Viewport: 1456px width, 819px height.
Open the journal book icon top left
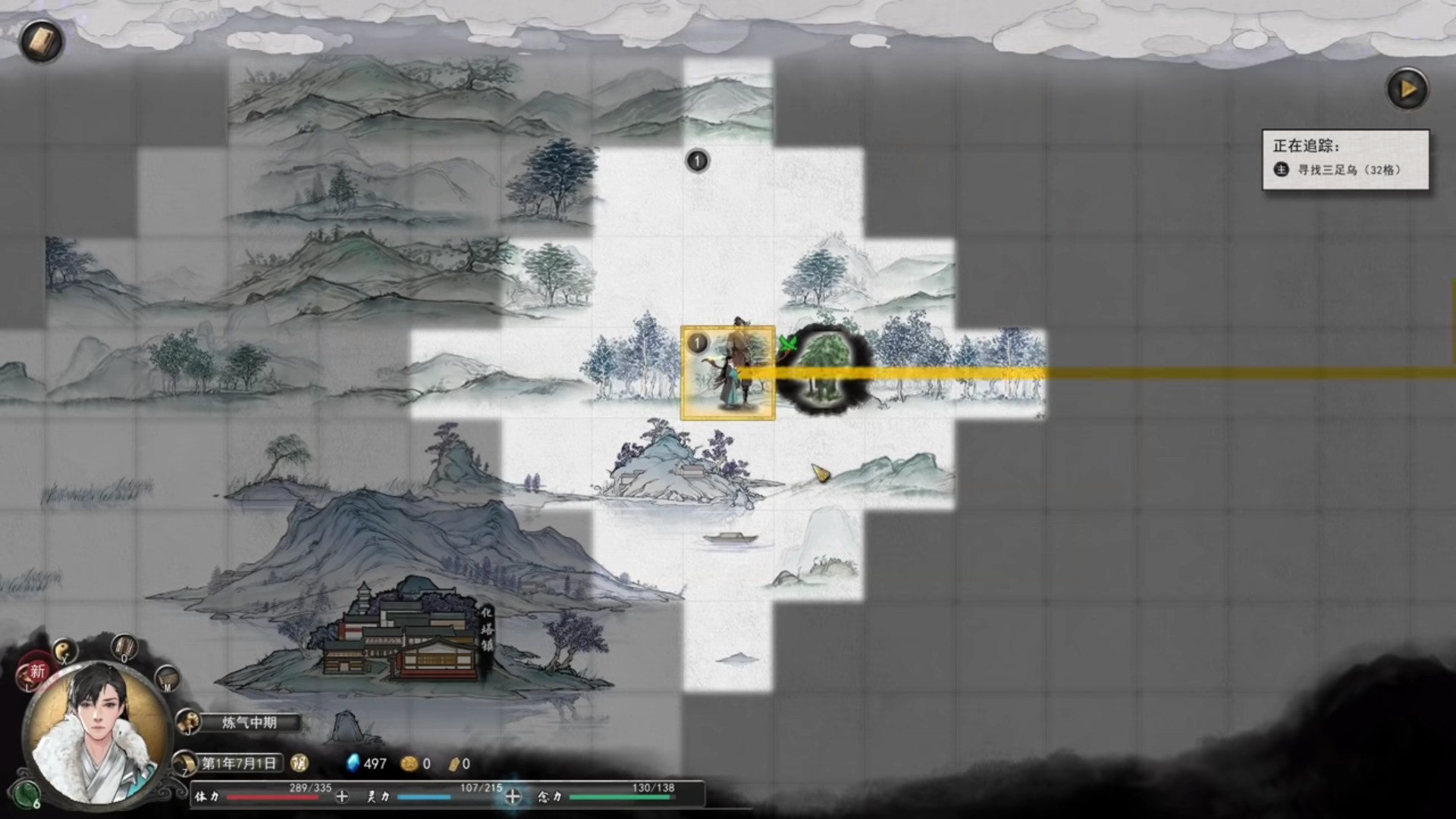click(42, 42)
